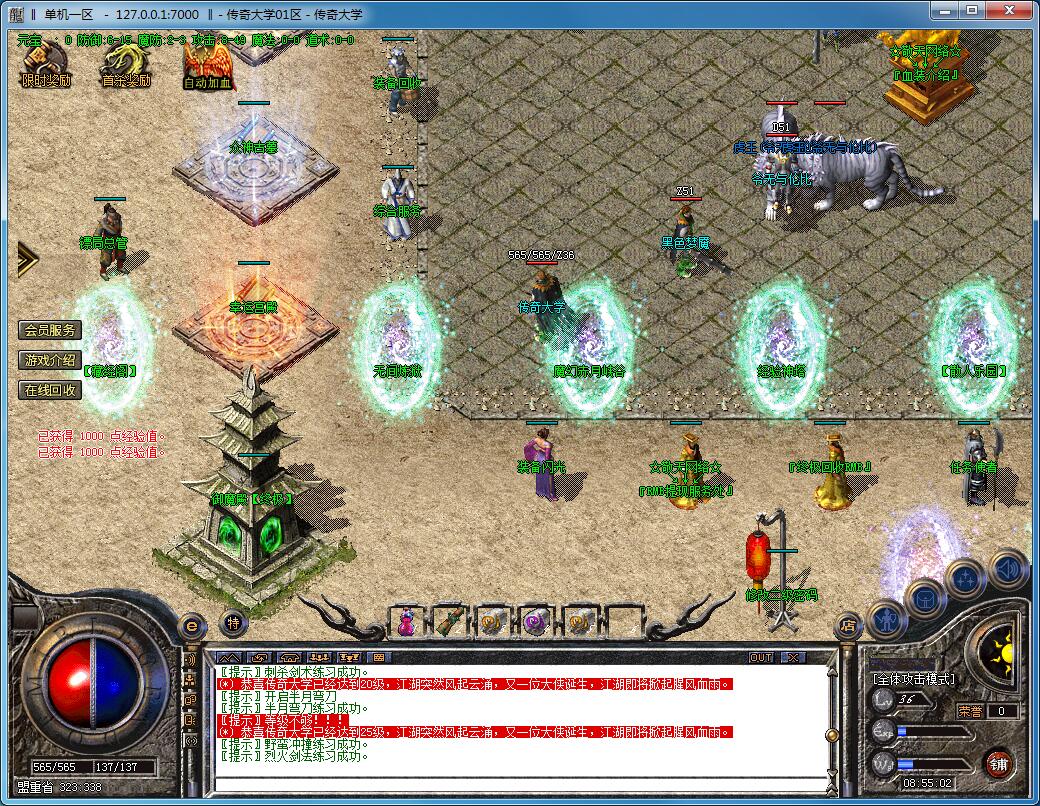This screenshot has width=1040, height=806.
Task: Click the OUT button on chat bar
Action: pyautogui.click(x=761, y=657)
